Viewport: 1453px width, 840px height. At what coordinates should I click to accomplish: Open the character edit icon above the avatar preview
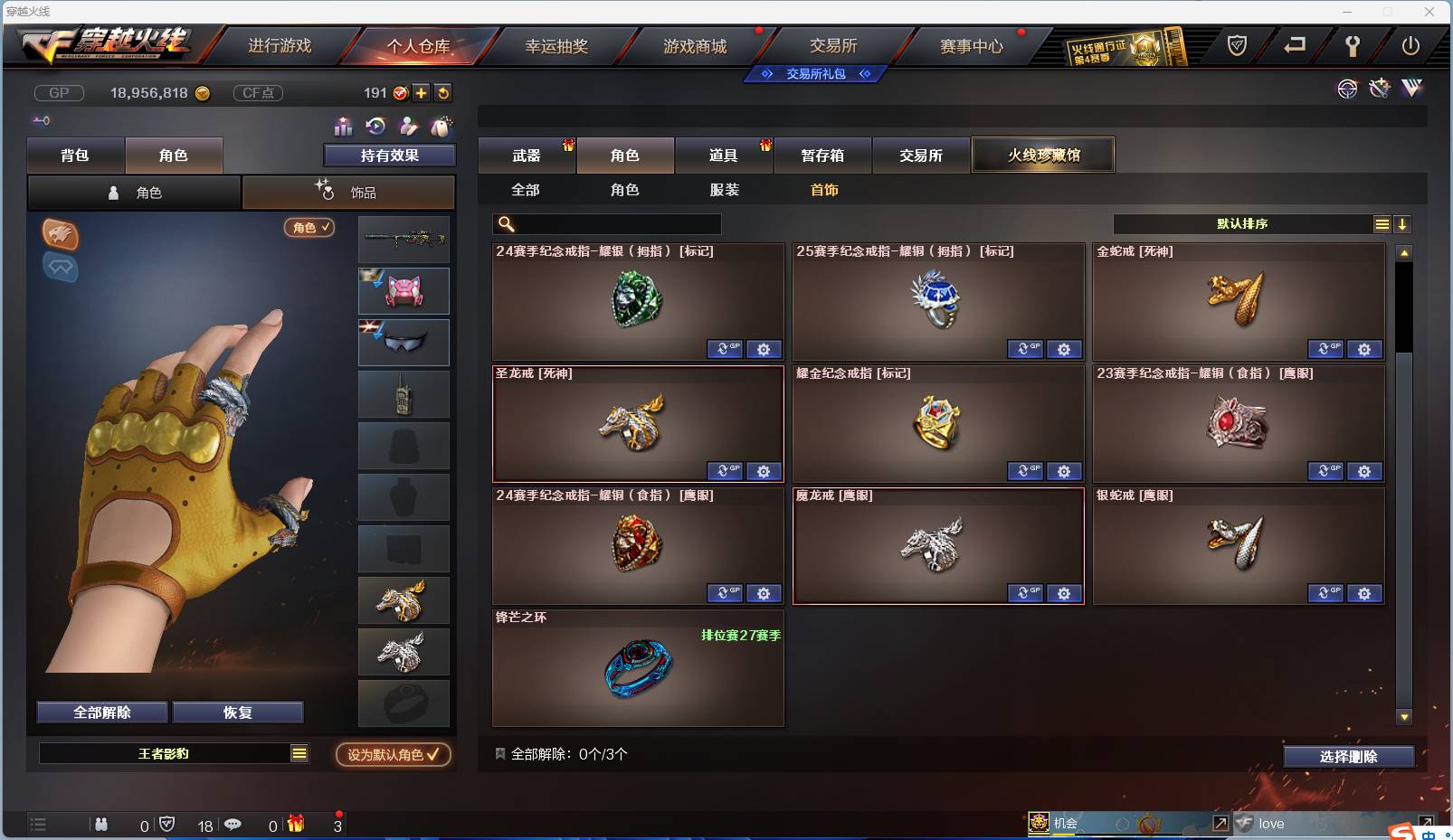pos(409,127)
